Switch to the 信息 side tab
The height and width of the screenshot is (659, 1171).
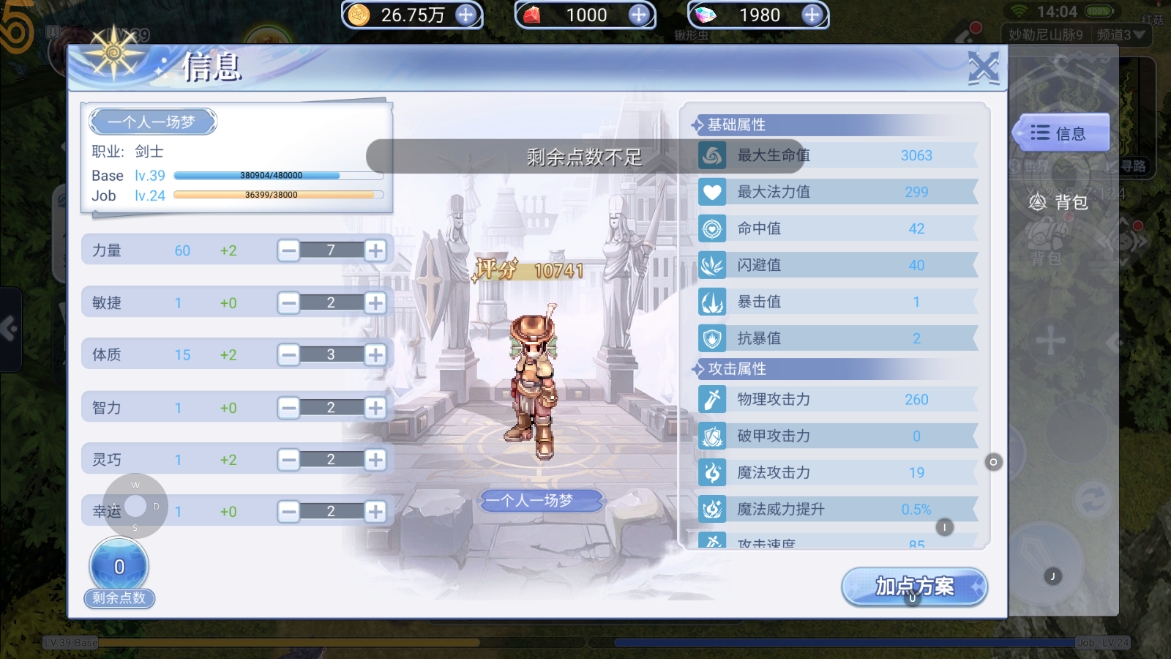pyautogui.click(x=1060, y=133)
